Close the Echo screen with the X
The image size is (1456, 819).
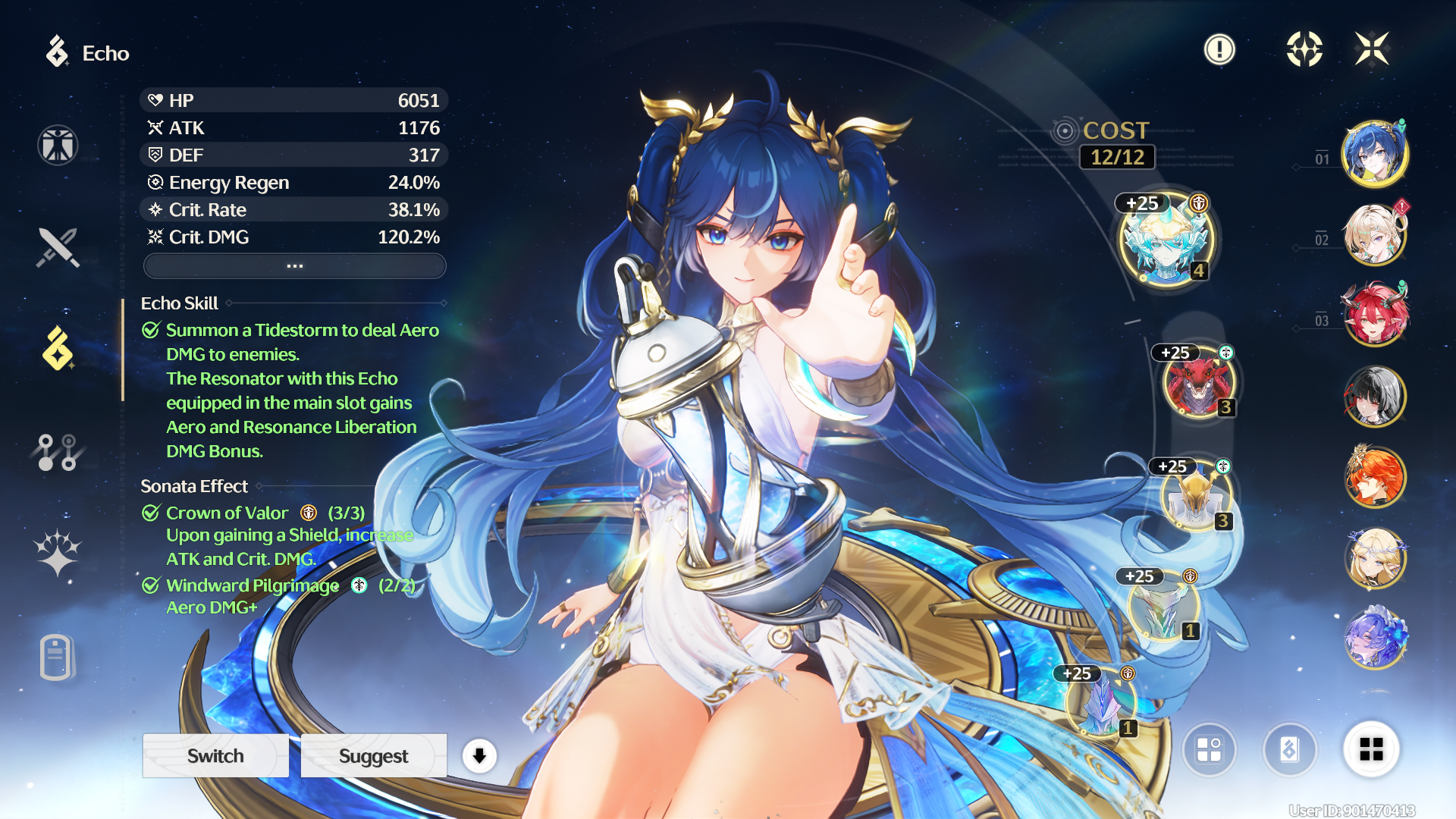tap(1372, 49)
